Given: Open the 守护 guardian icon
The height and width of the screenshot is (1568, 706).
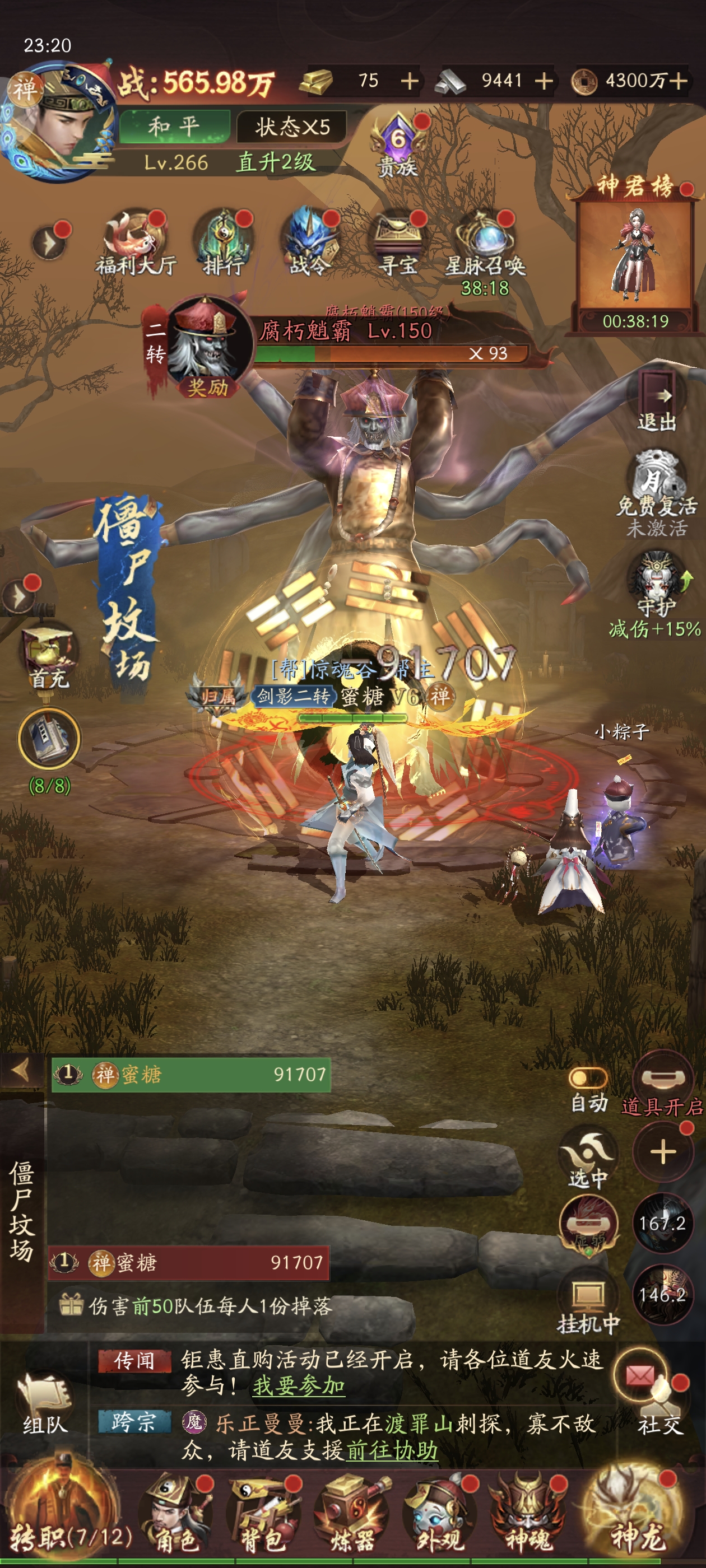Looking at the screenshot, I should tap(657, 584).
